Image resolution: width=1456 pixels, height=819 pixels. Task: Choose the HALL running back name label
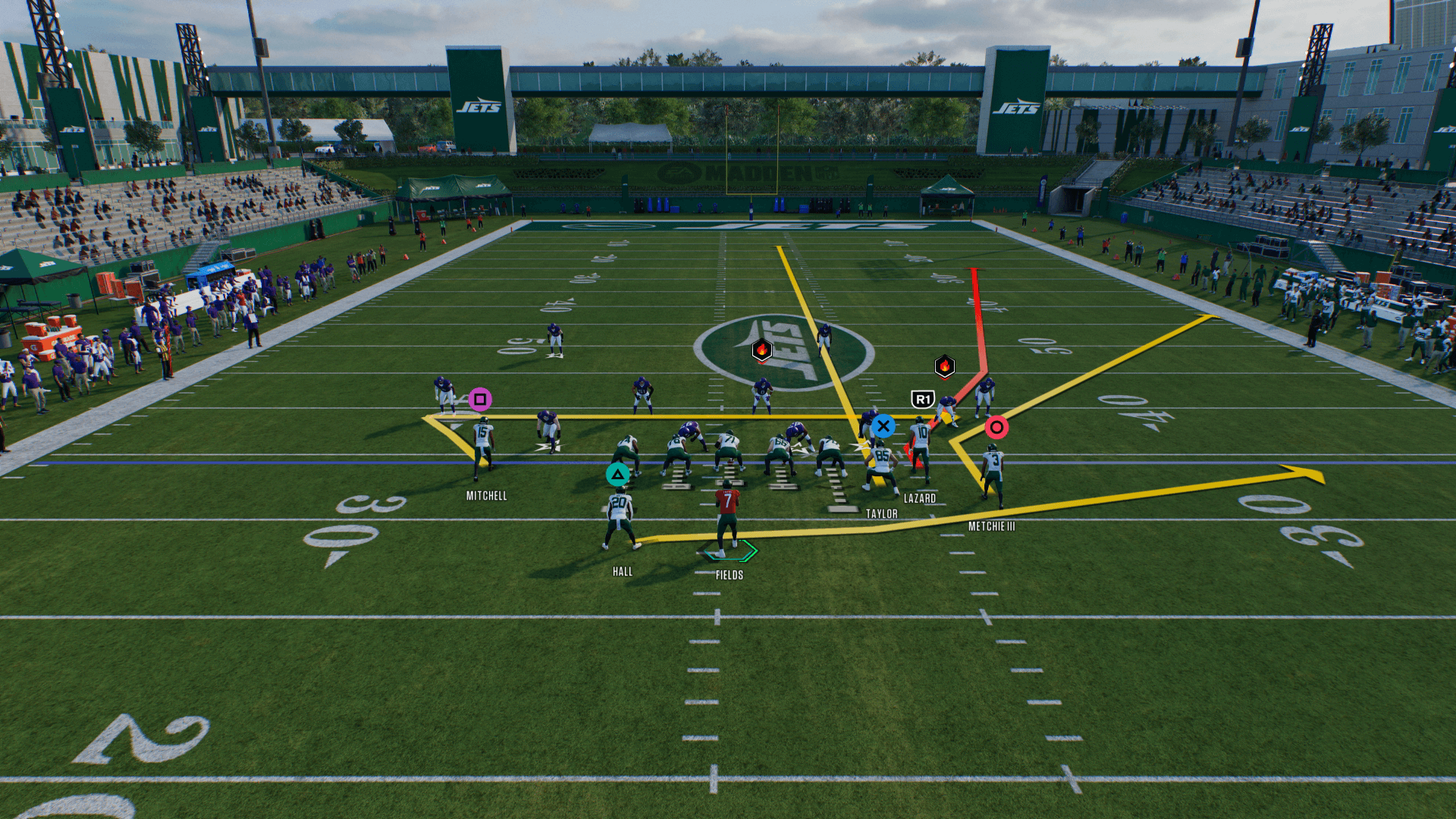click(623, 572)
